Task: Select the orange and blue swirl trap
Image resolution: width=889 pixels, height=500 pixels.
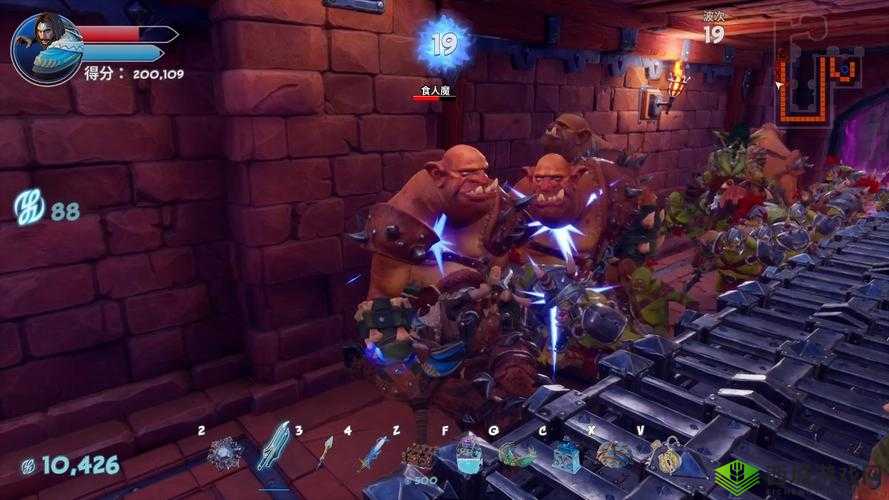Action: 613,455
